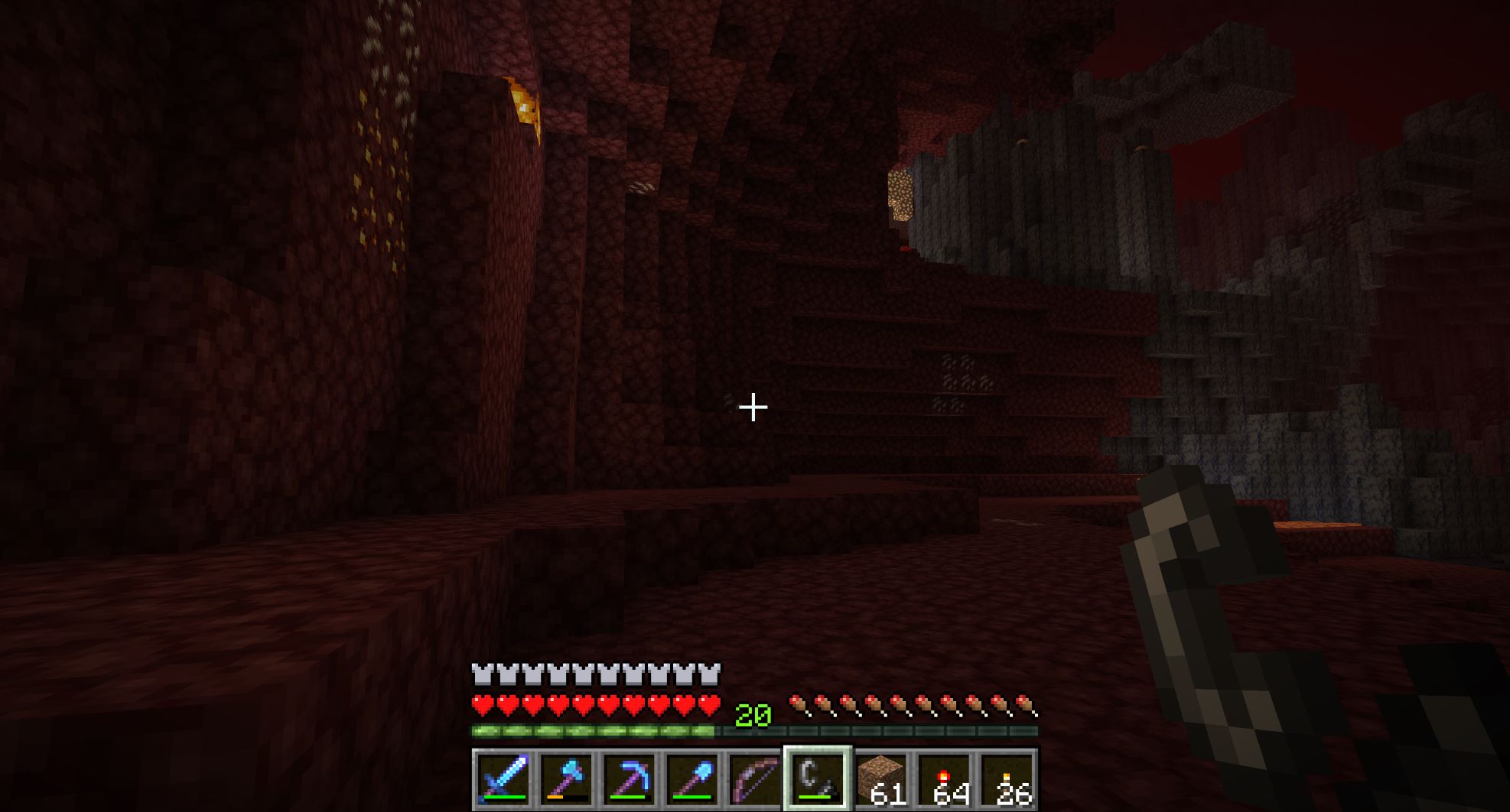Click the flint and steel slot
This screenshot has height=812, width=1510.
tap(818, 779)
